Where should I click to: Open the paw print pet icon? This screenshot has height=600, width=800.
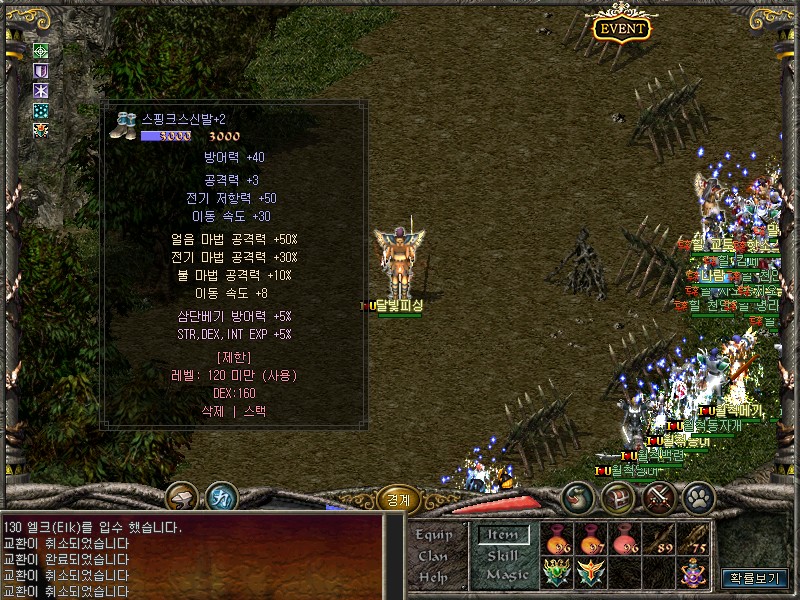click(697, 497)
